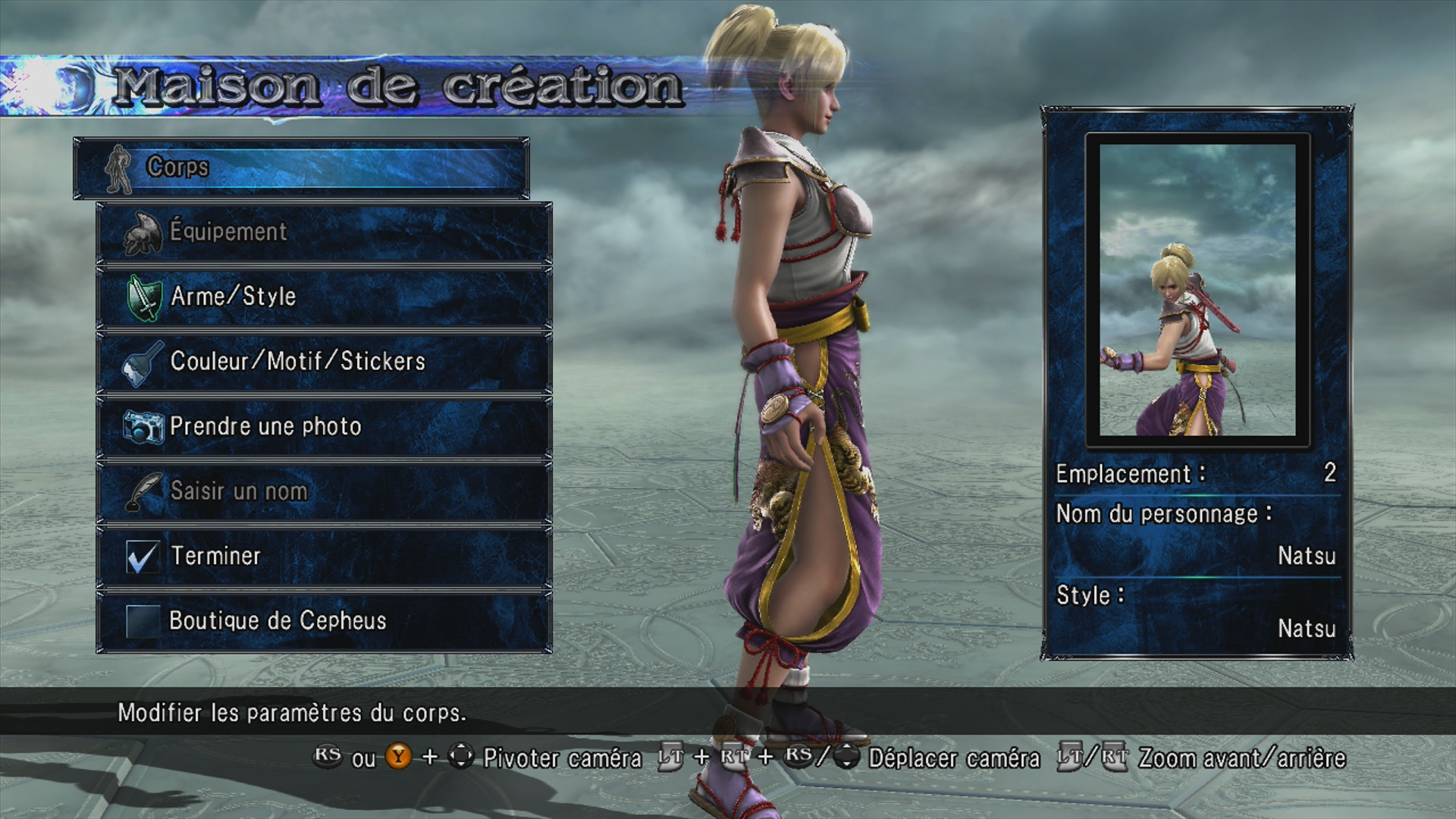Confirm with Terminer
Image resolution: width=1456 pixels, height=819 pixels.
(x=324, y=556)
